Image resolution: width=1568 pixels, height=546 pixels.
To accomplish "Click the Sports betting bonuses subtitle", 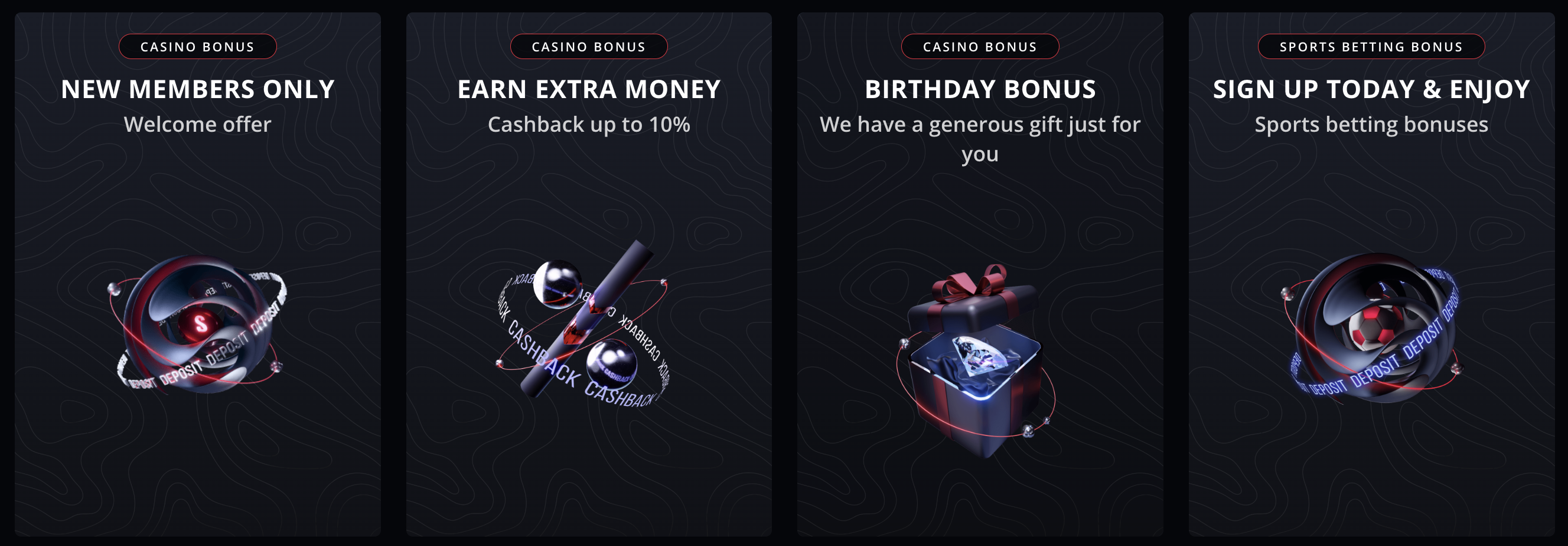I will pyautogui.click(x=1370, y=125).
